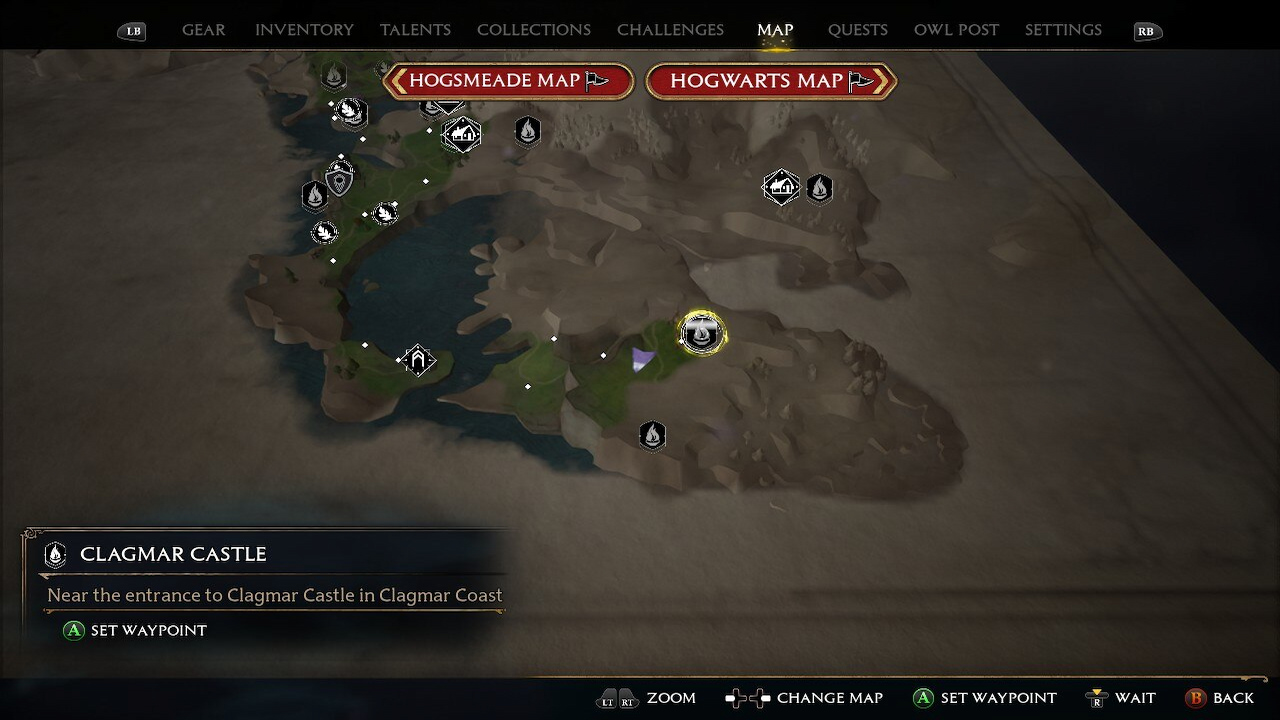Open the Owl Post tab
This screenshot has width=1280, height=720.
coord(956,30)
